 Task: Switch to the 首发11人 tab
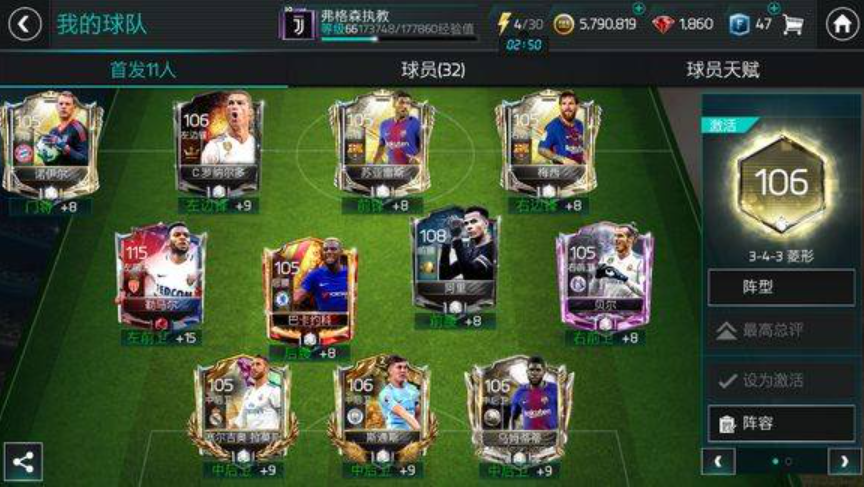coord(143,70)
